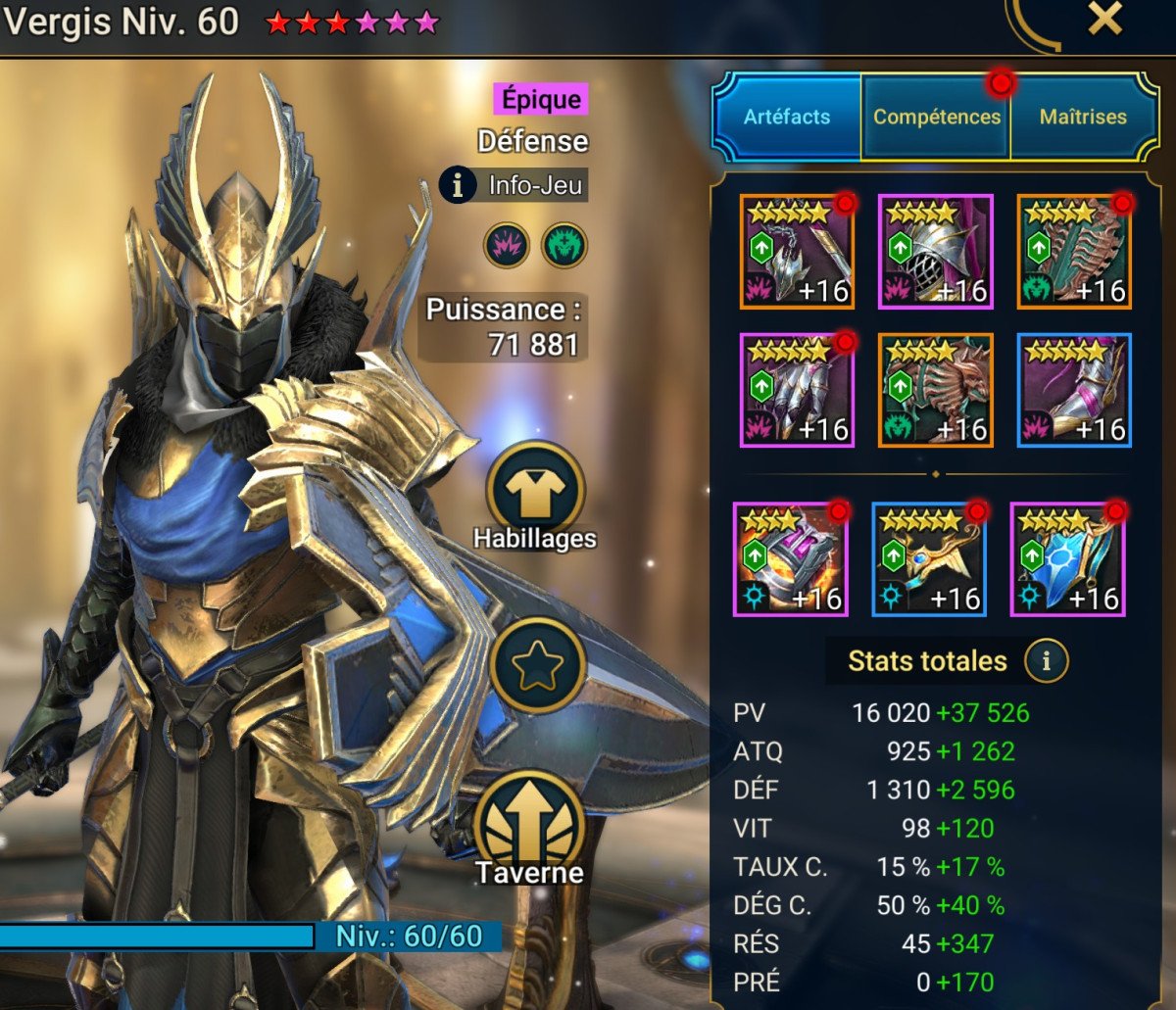Image resolution: width=1176 pixels, height=1010 pixels.
Task: Select the equipped weapon artifact slot
Action: coord(798,252)
